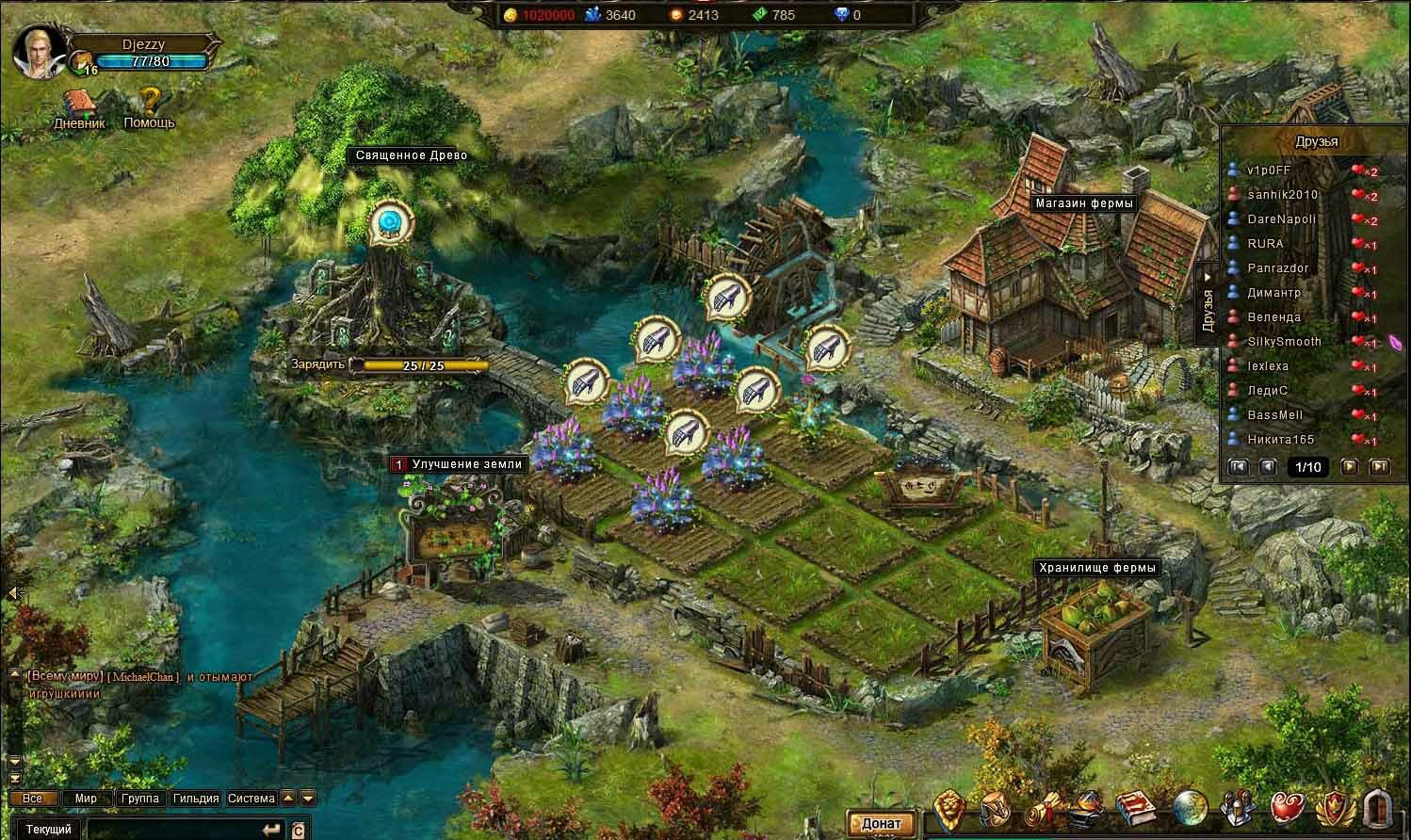Viewport: 1411px width, 840px height.
Task: Open the Помощь help icon
Action: tap(149, 105)
